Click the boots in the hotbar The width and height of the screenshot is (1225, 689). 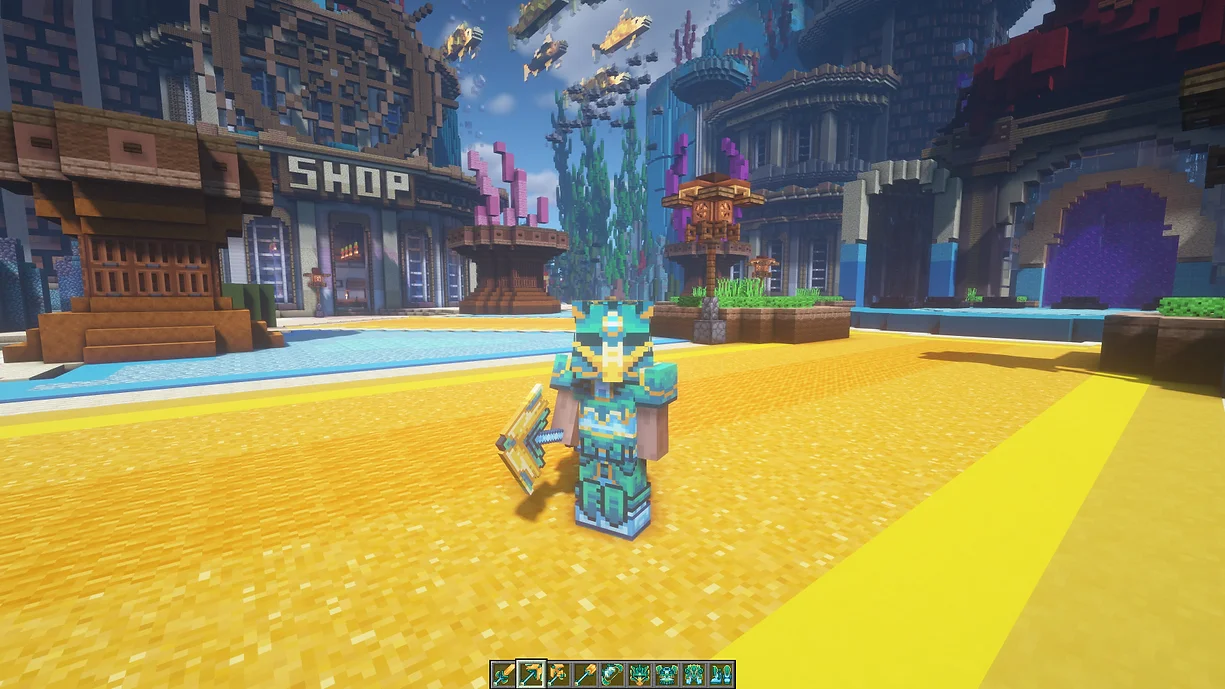(721, 674)
